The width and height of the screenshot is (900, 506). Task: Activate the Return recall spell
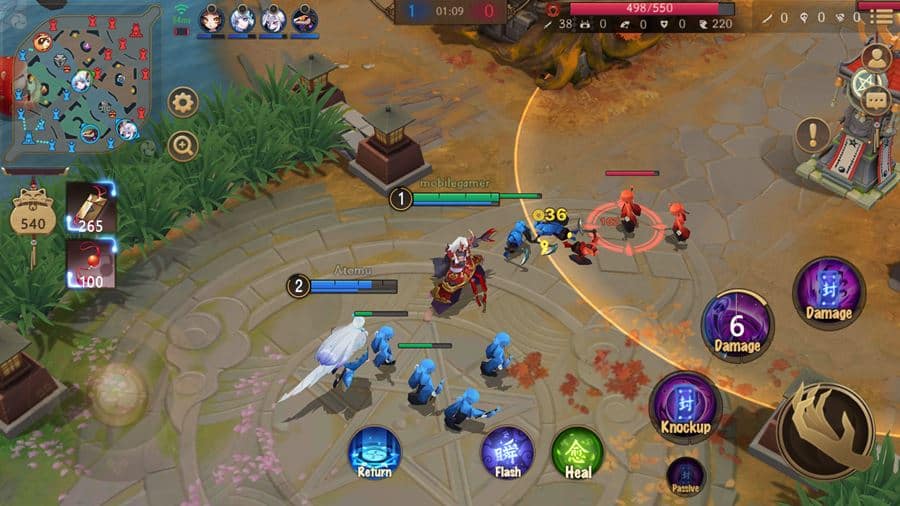pyautogui.click(x=374, y=452)
